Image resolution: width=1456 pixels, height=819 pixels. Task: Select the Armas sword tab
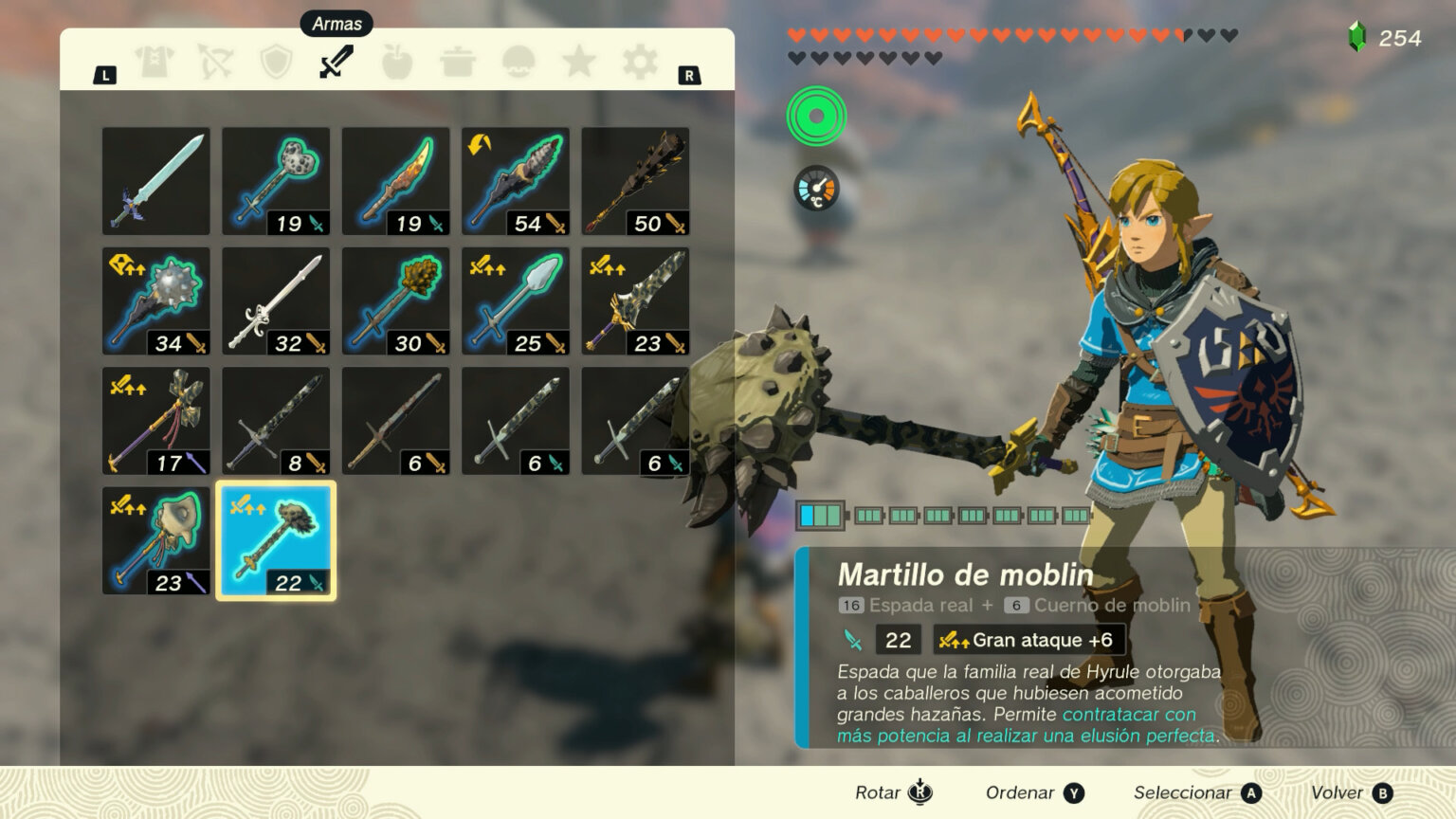pyautogui.click(x=337, y=63)
